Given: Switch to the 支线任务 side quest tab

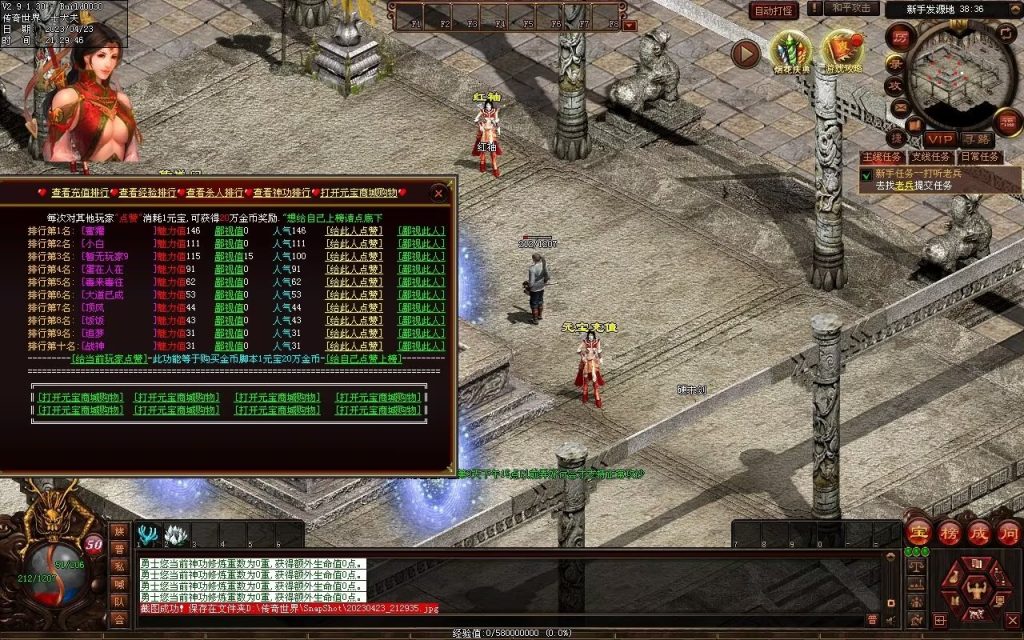Looking at the screenshot, I should 931,157.
